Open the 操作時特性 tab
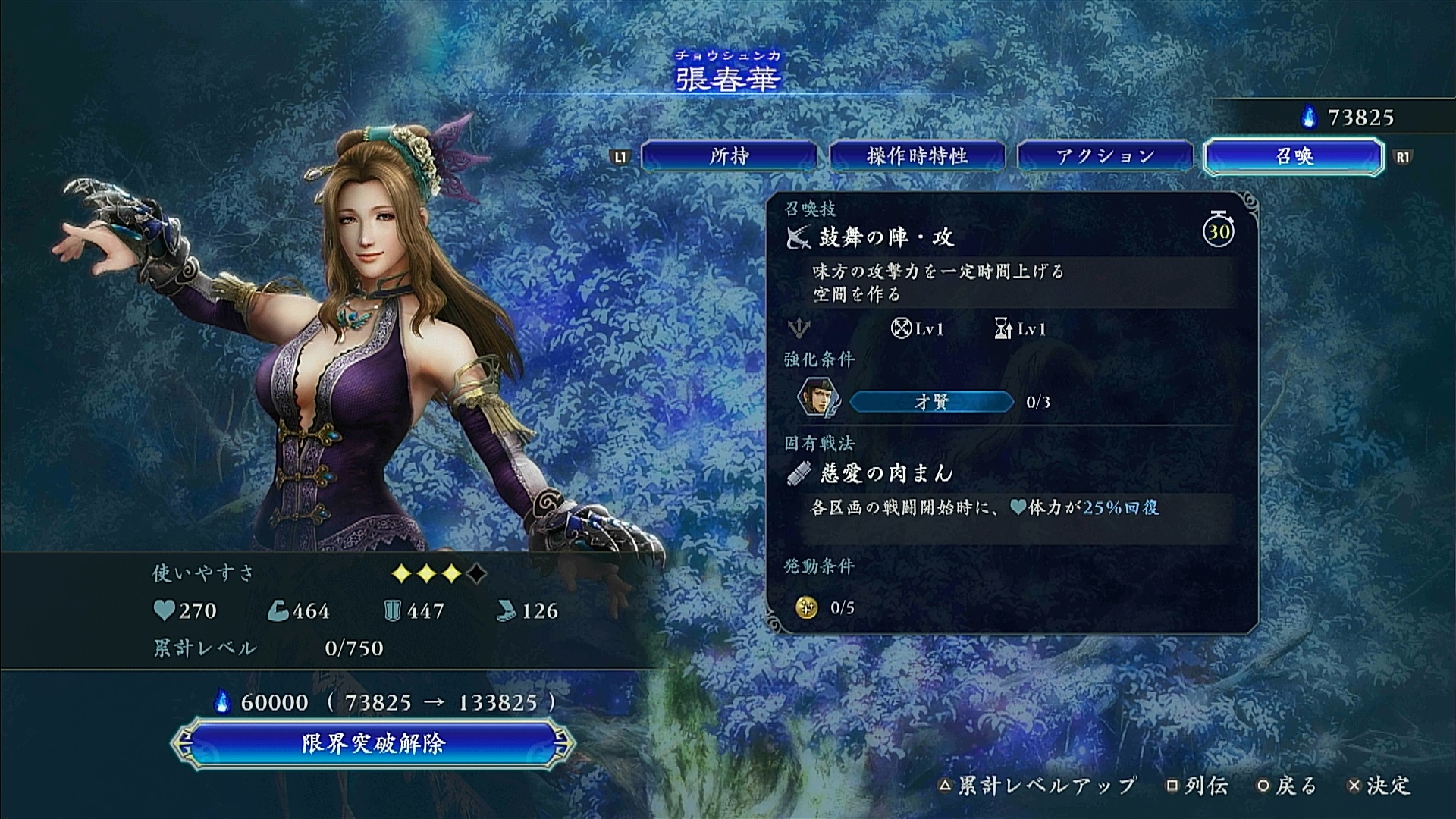This screenshot has width=1456, height=819. coord(917,156)
